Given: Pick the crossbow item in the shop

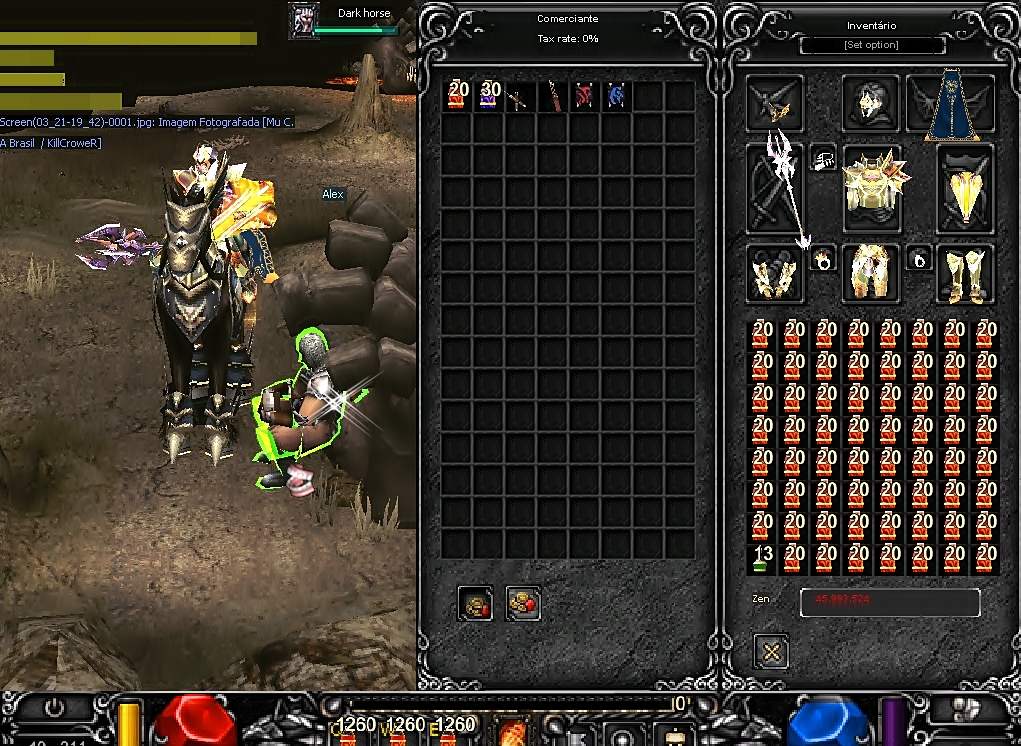Looking at the screenshot, I should click(521, 97).
